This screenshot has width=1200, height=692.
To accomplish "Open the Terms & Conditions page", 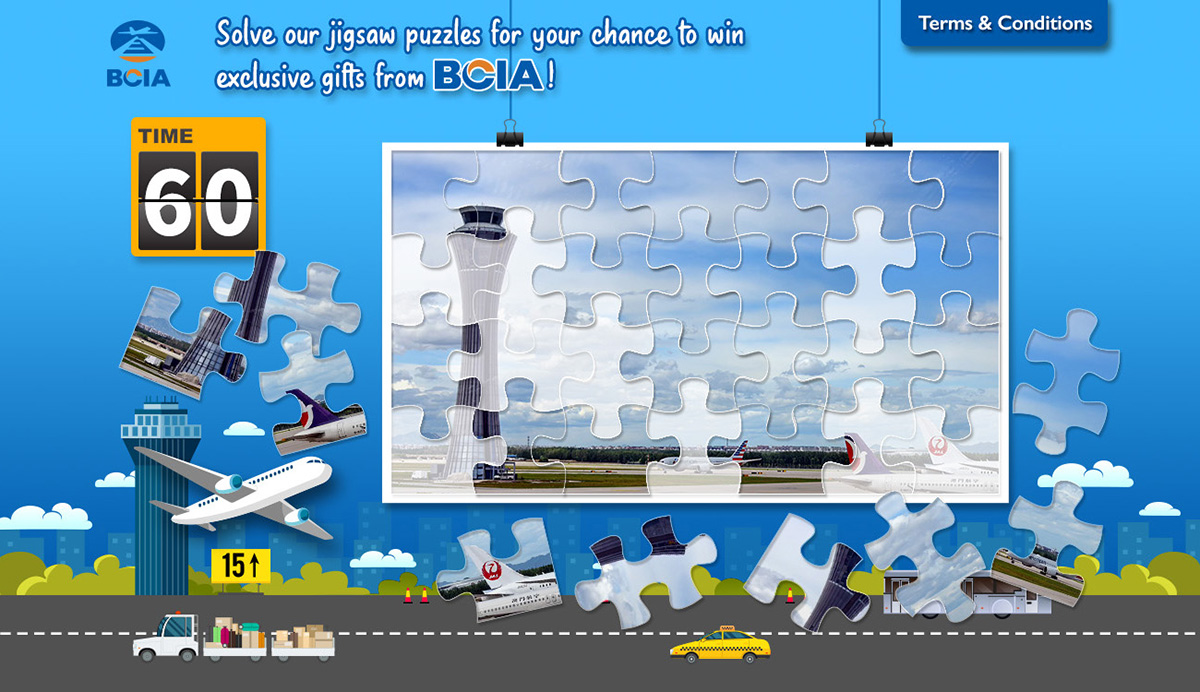I will point(1005,23).
